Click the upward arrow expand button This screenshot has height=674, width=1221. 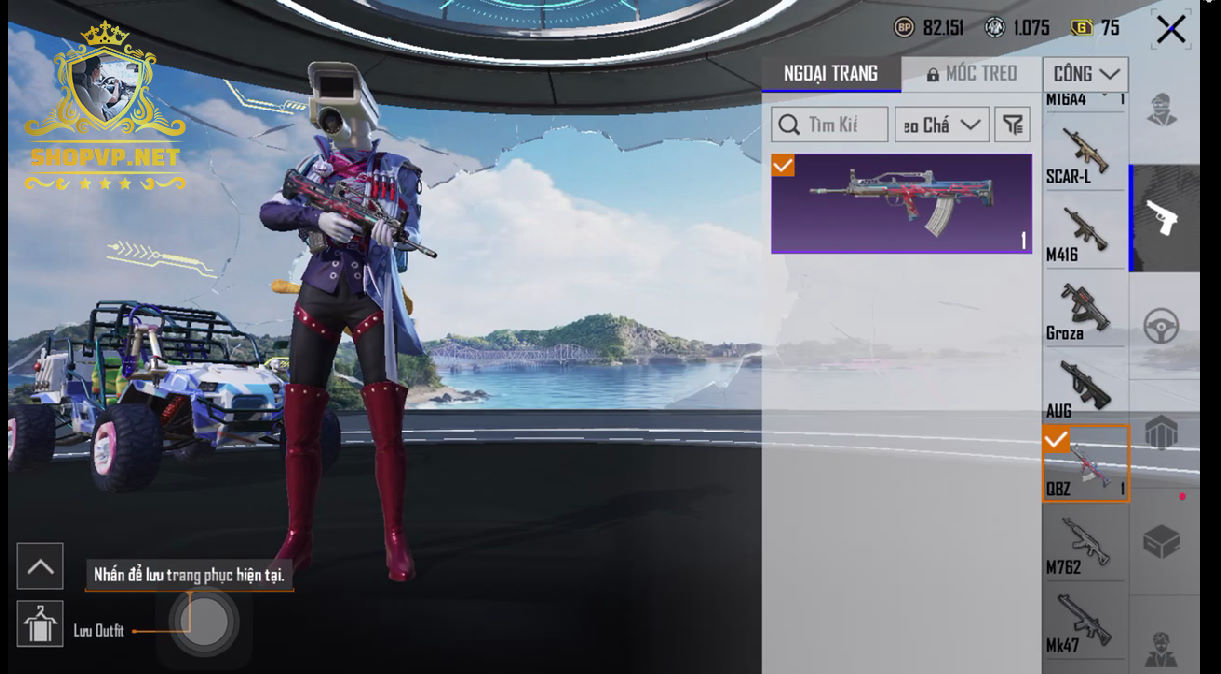tap(40, 567)
